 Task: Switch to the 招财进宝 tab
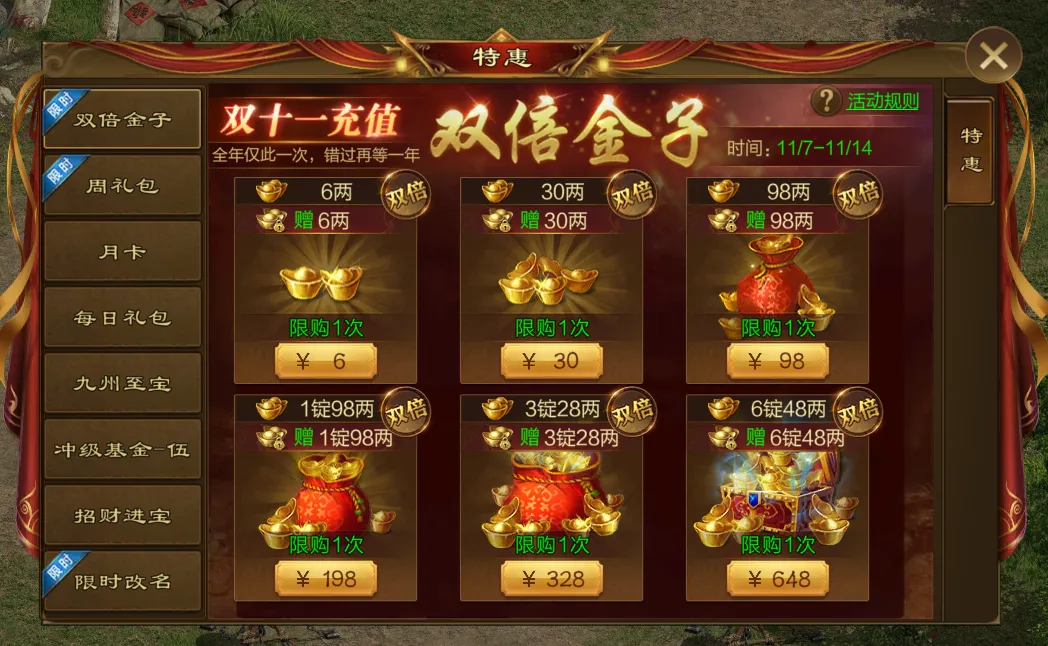tap(122, 516)
